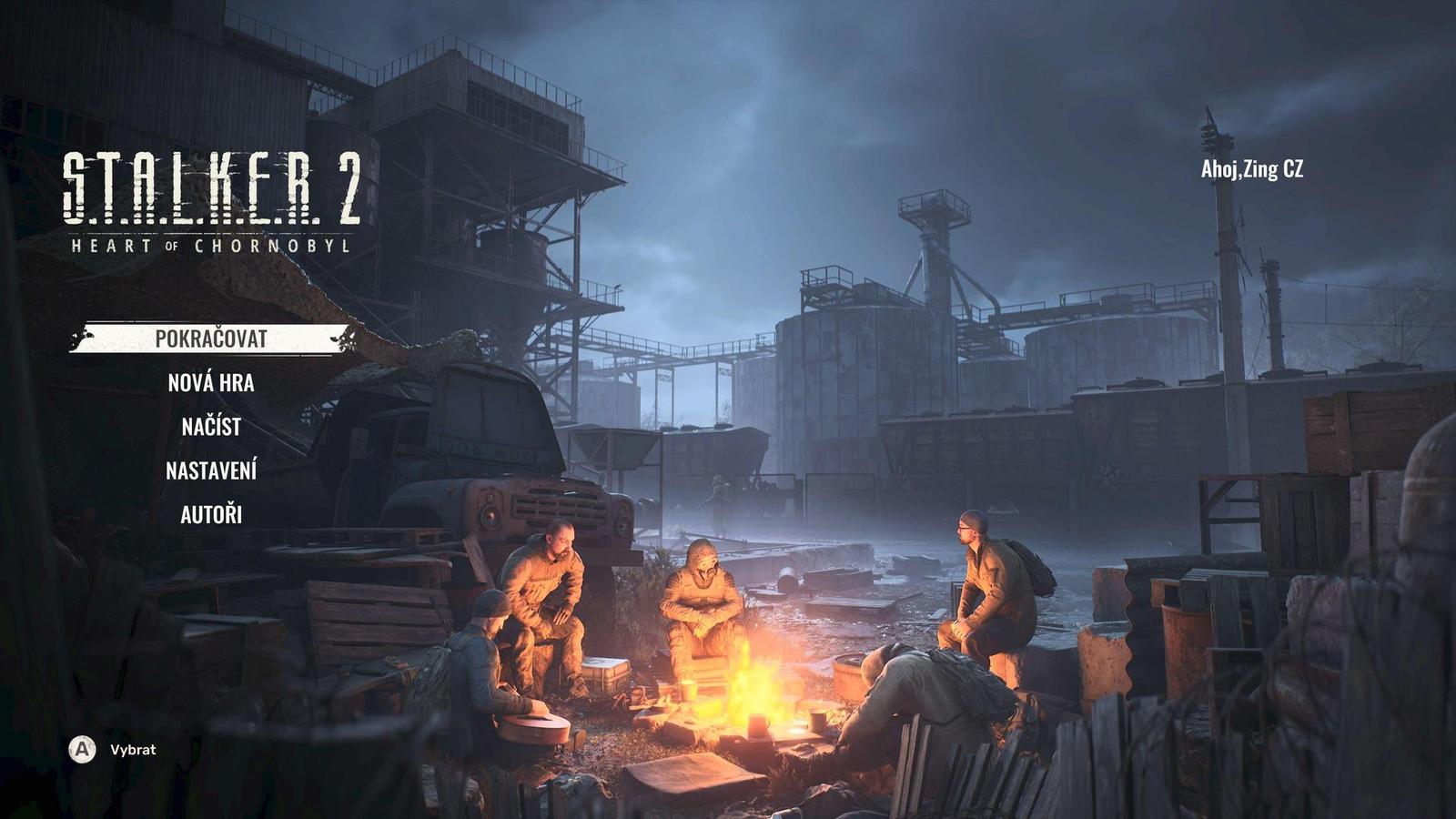Image resolution: width=1456 pixels, height=819 pixels.
Task: View the credits by selecting AUTOŘI
Action: coord(211,518)
